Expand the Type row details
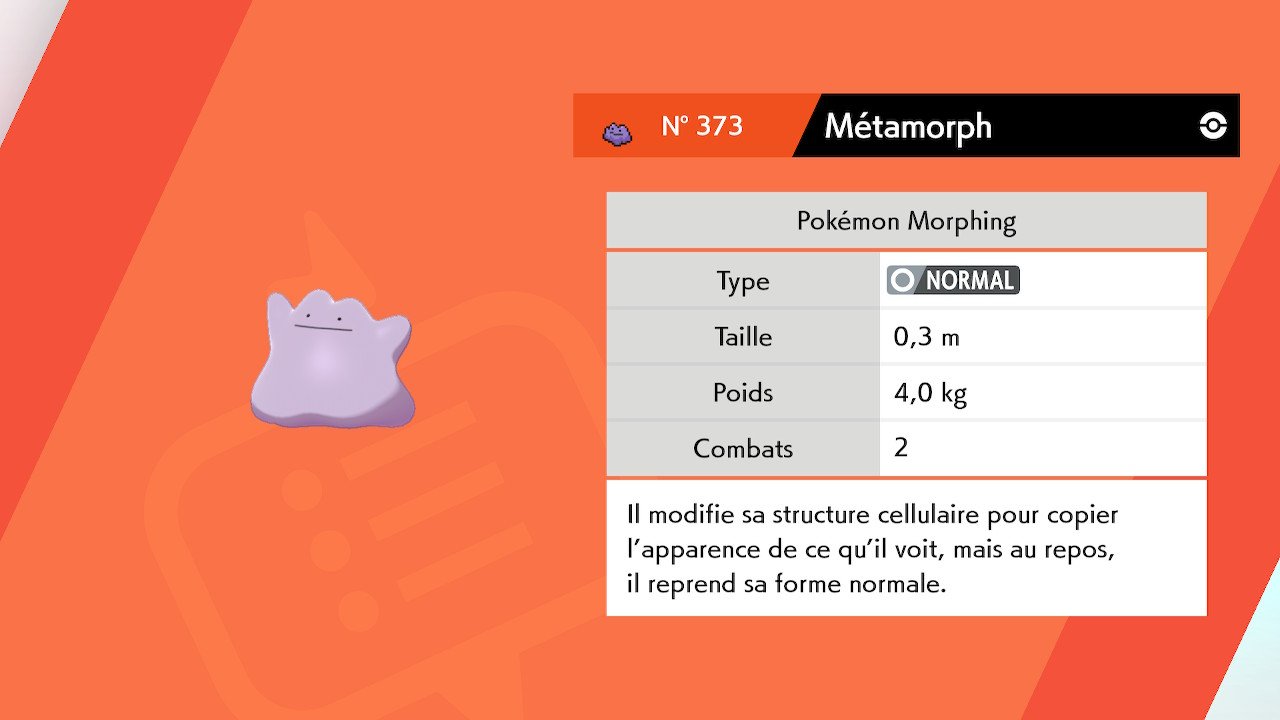This screenshot has height=720, width=1280. 742,280
